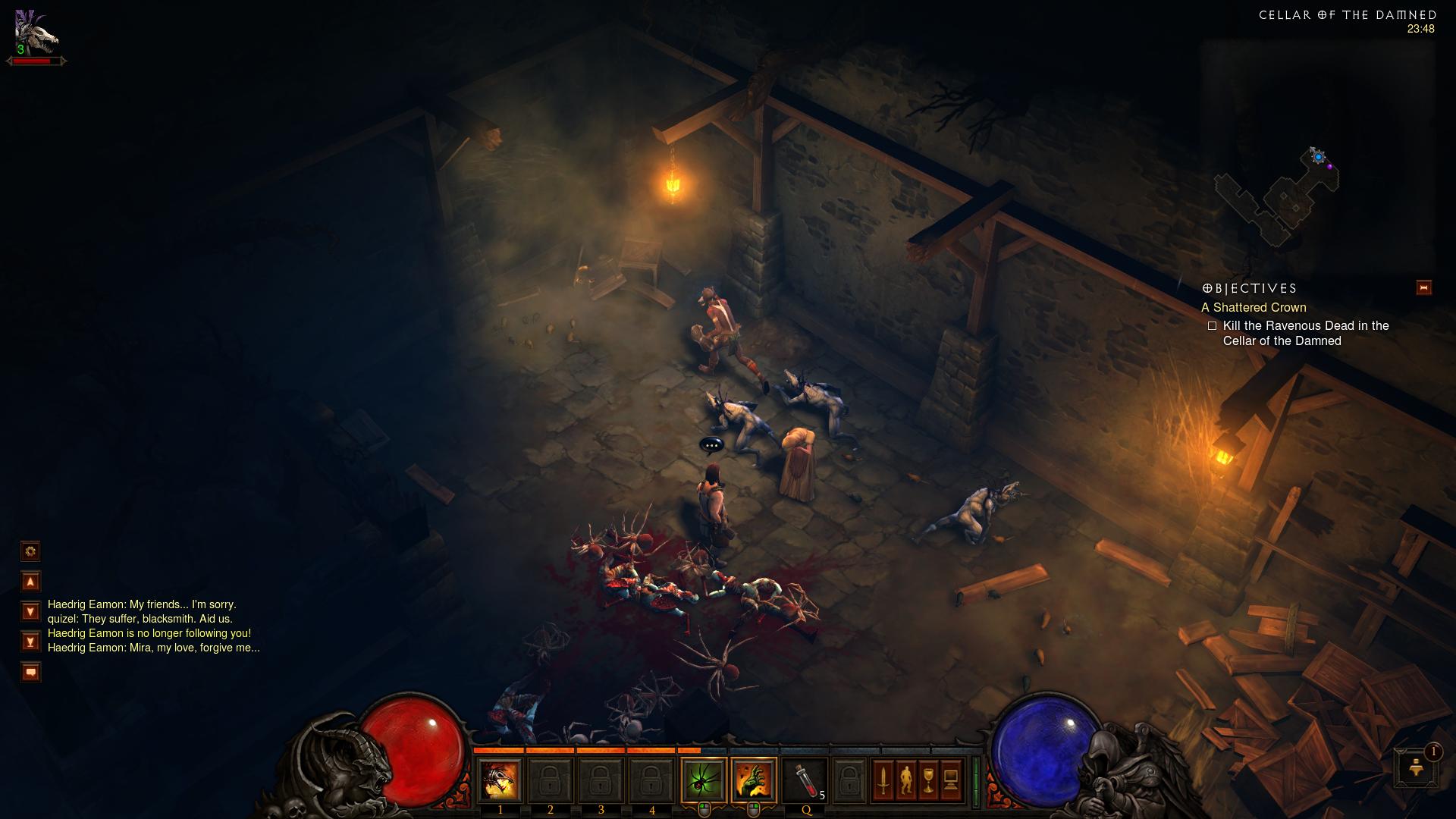Drink the red health potion
Viewport: 1456px width, 819px height.
tap(805, 780)
